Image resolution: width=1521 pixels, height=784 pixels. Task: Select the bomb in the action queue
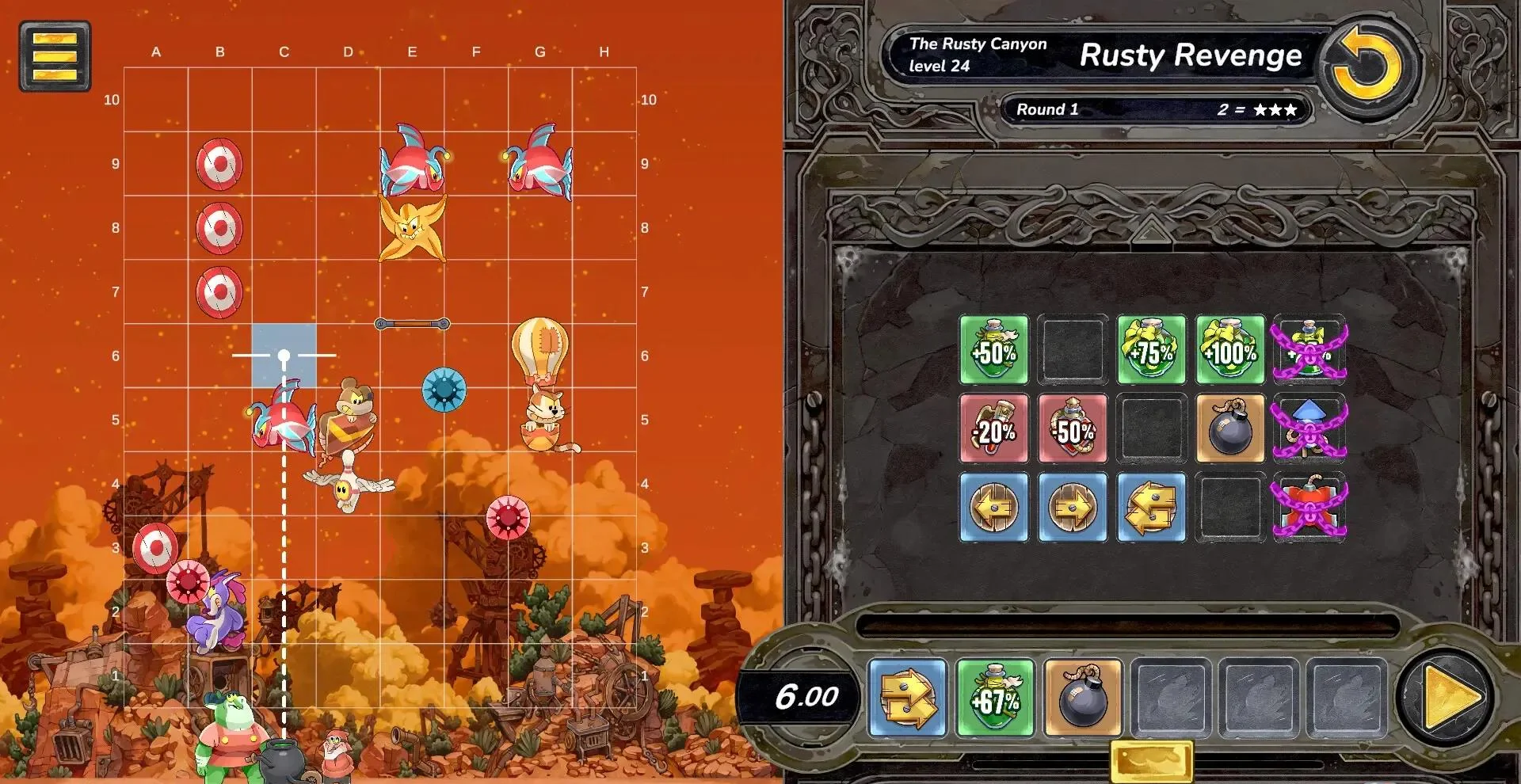1082,698
